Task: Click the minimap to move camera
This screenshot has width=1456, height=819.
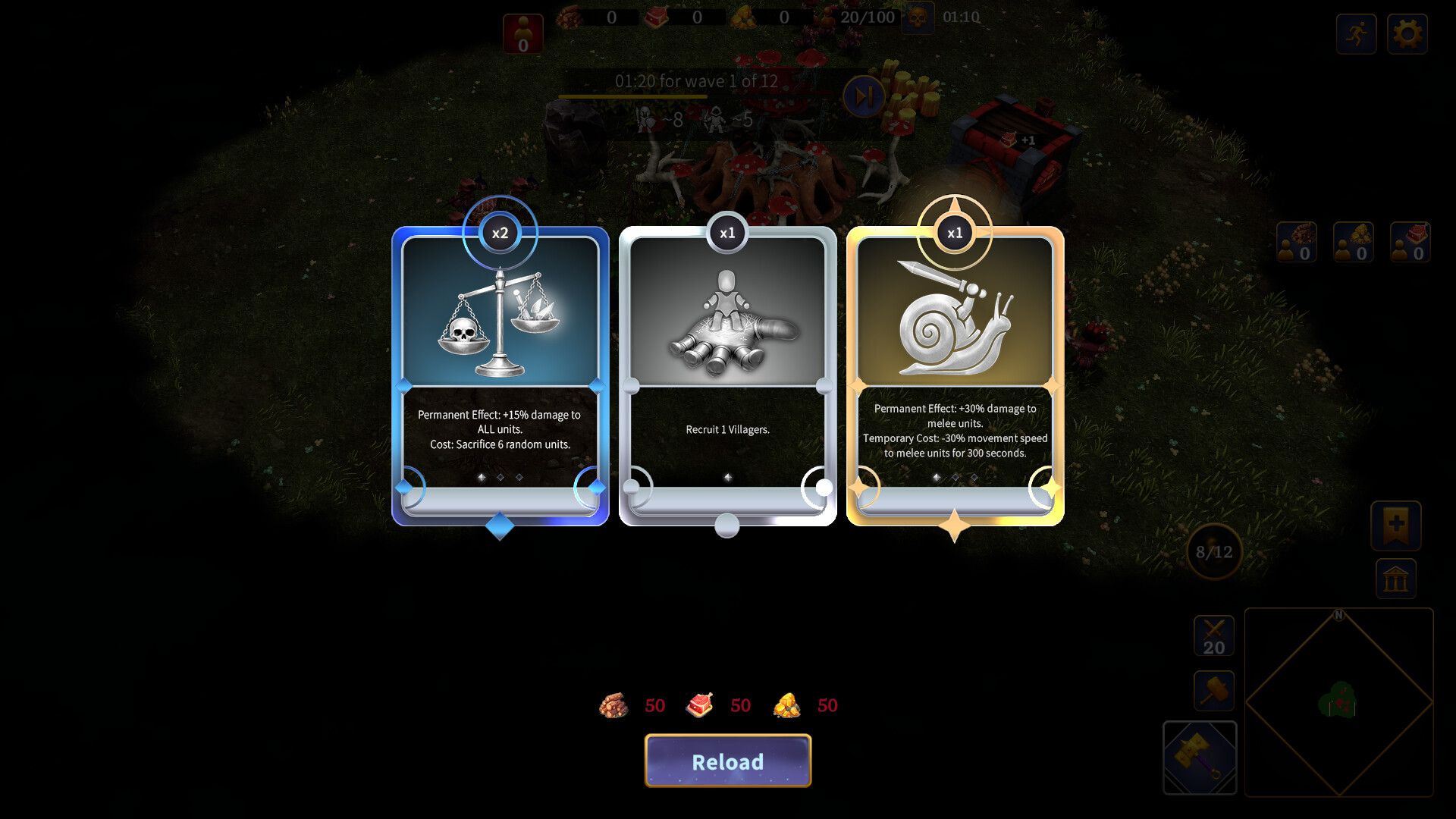Action: pos(1339,701)
